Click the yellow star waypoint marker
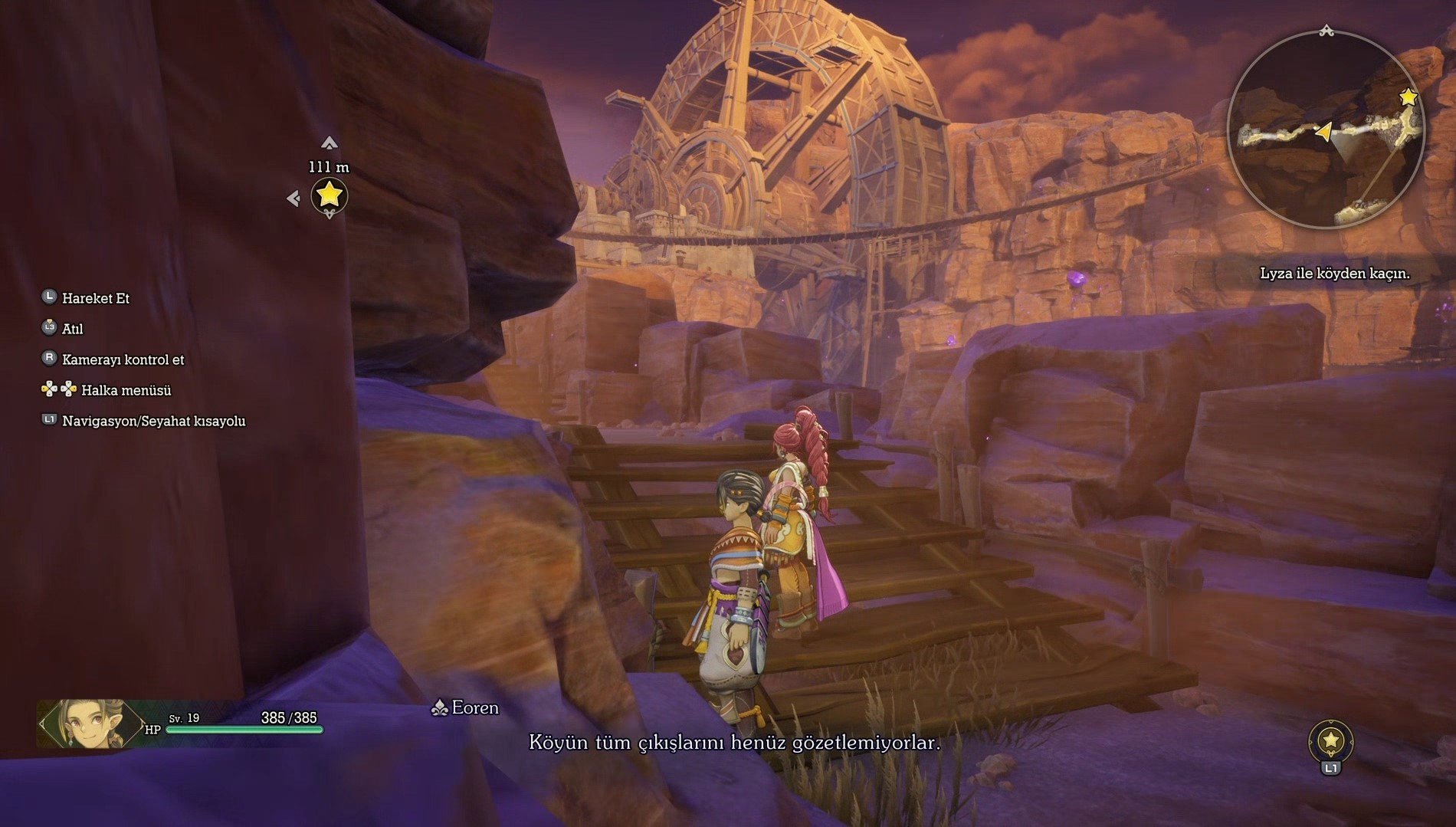 point(329,195)
